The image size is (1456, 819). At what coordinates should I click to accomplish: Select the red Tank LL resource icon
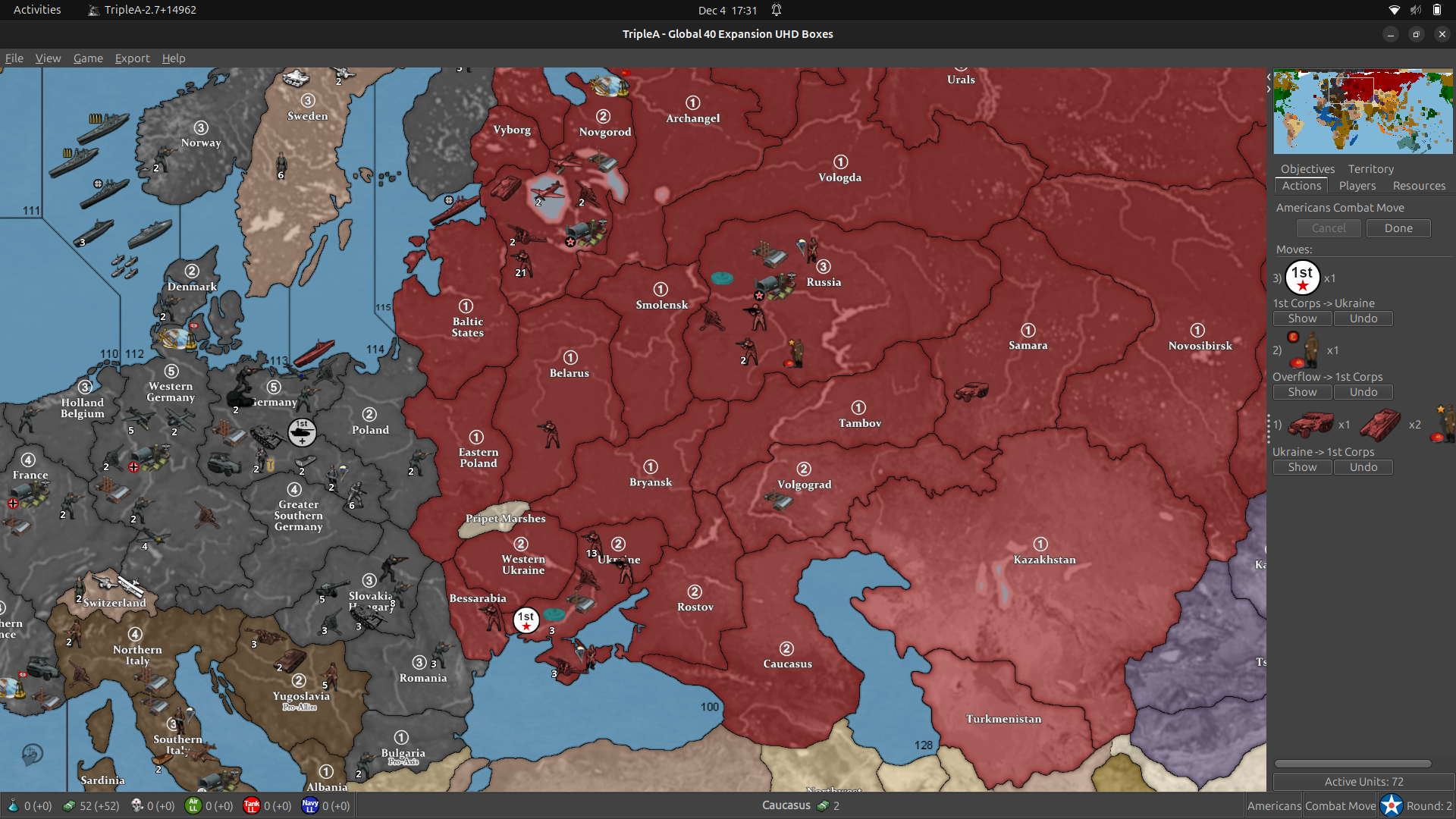(x=253, y=805)
